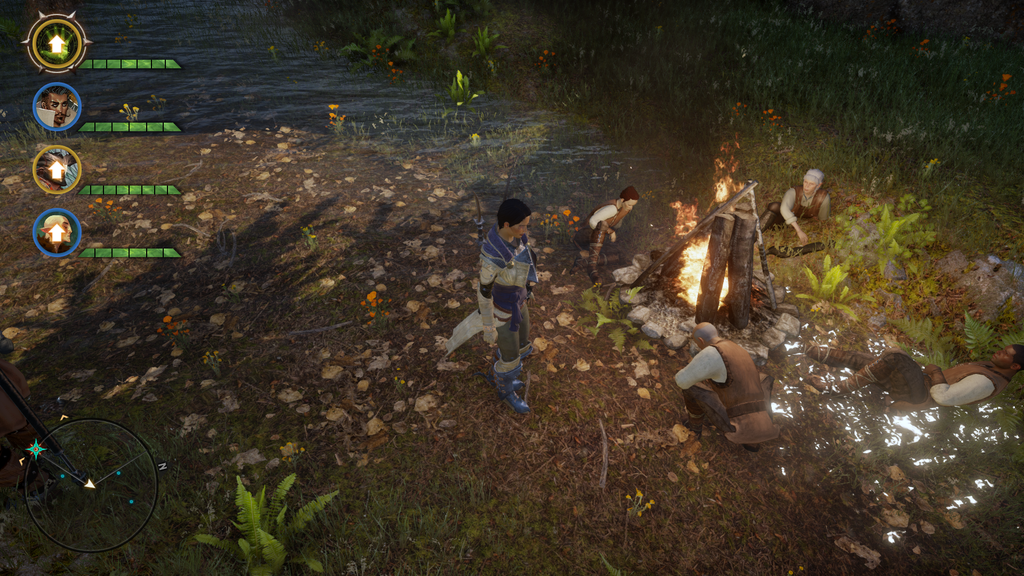Pick the bald elf party portrait

point(56,233)
